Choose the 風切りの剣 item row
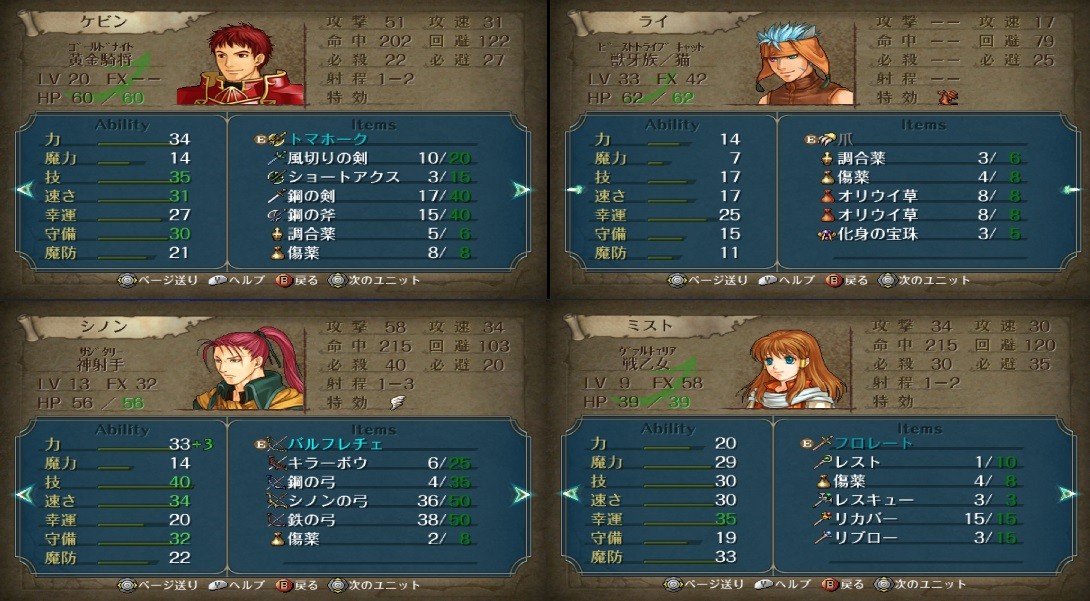 click(329, 158)
